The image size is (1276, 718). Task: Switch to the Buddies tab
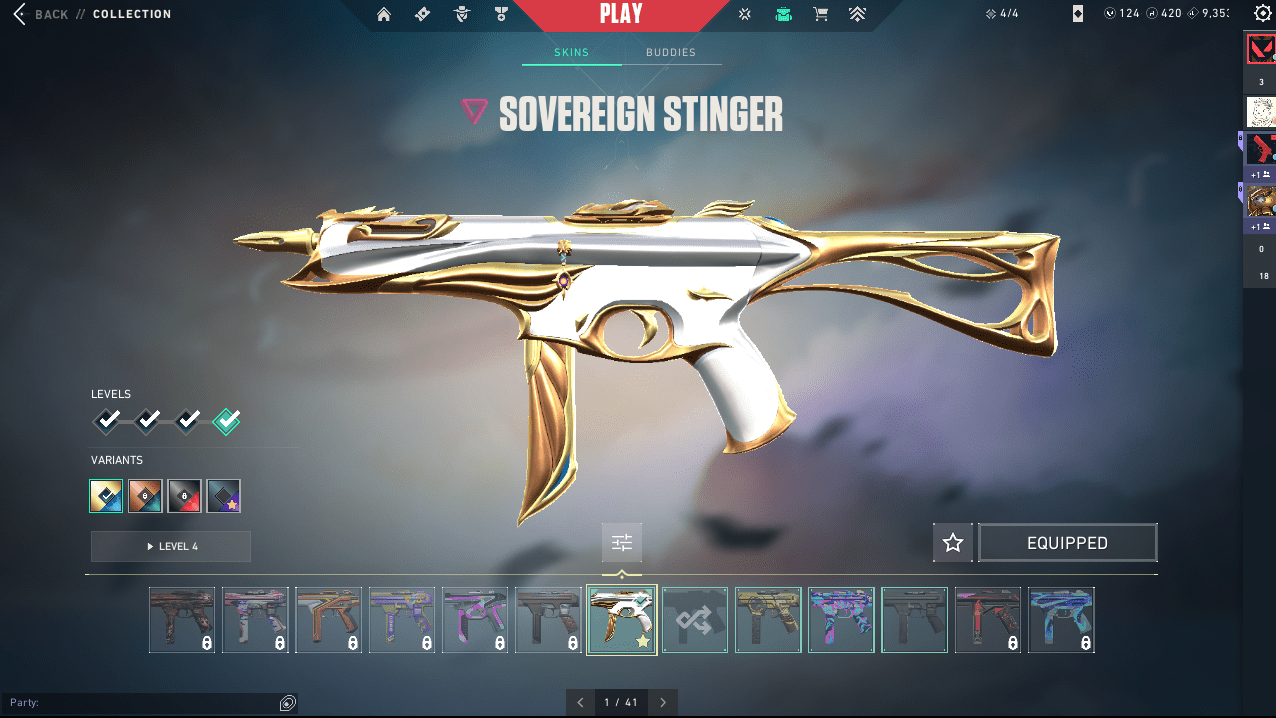click(x=670, y=52)
